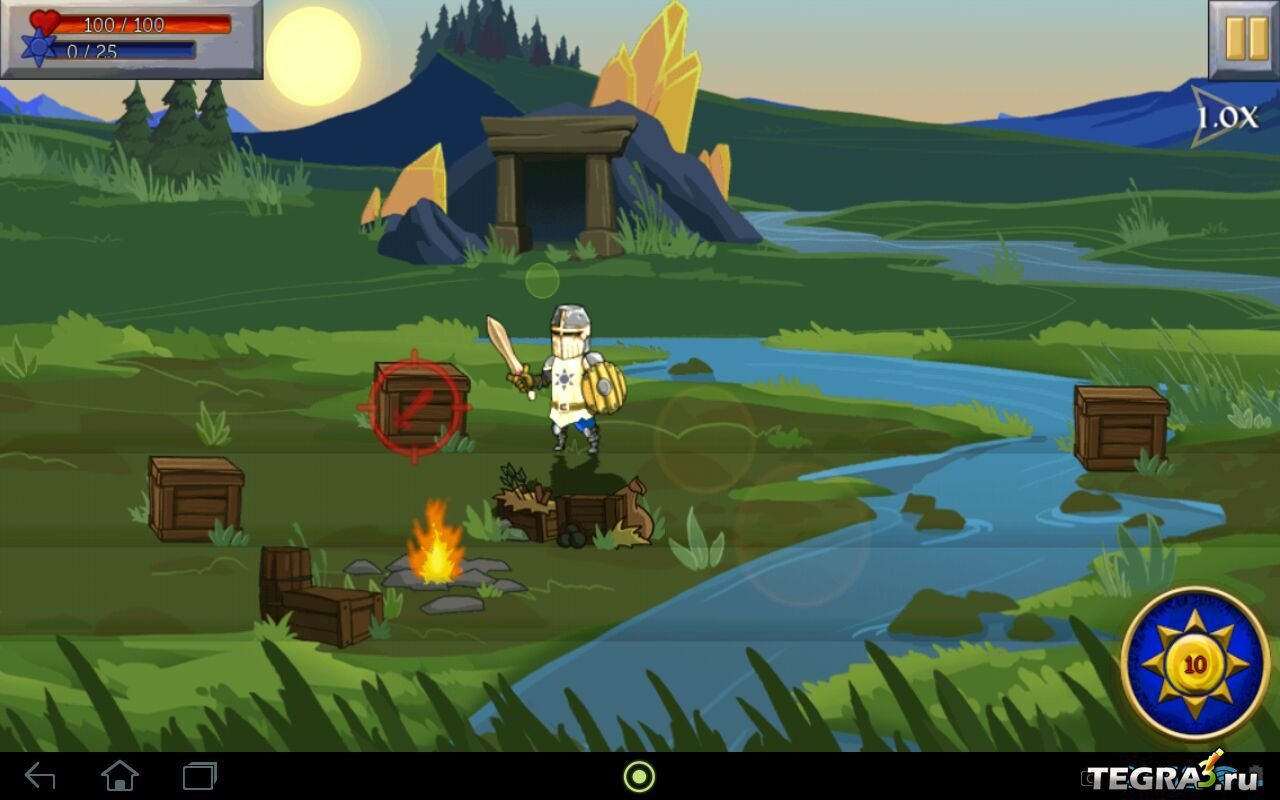Open the recent apps view
The width and height of the screenshot is (1280, 800).
click(199, 776)
